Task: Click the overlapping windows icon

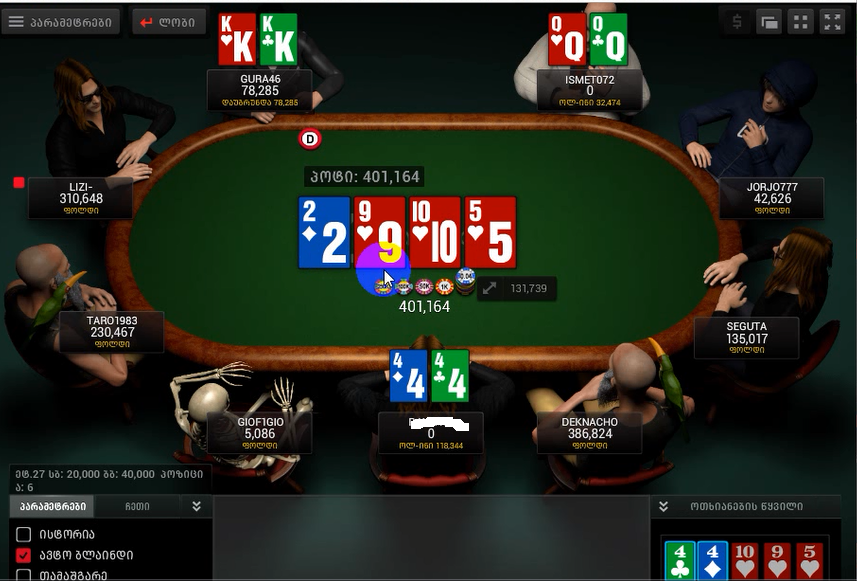Action: [769, 22]
